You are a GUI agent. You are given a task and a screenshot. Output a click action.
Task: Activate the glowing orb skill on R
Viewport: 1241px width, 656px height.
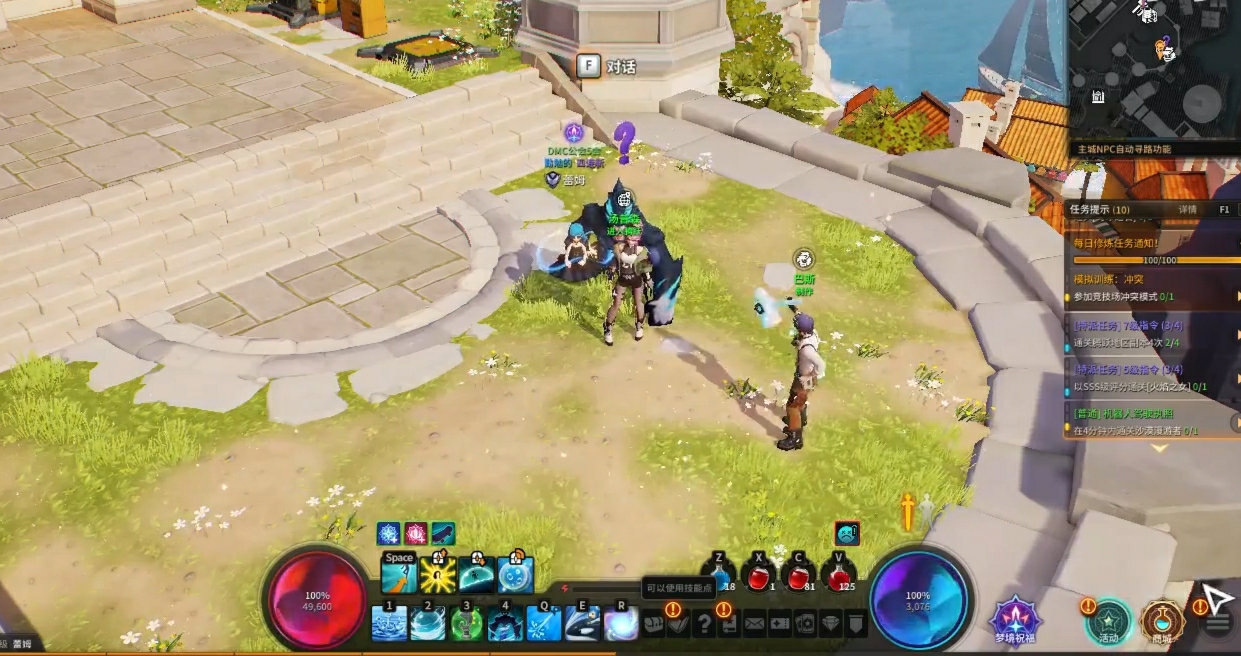[x=621, y=624]
